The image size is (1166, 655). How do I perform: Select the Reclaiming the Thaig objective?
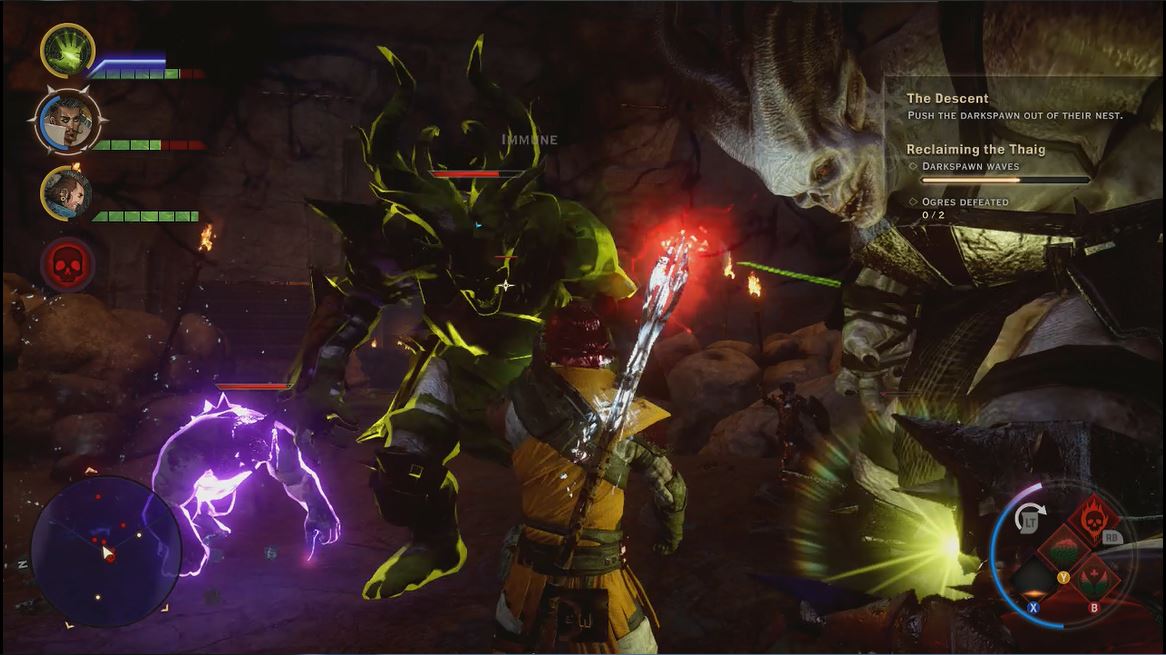tap(975, 150)
